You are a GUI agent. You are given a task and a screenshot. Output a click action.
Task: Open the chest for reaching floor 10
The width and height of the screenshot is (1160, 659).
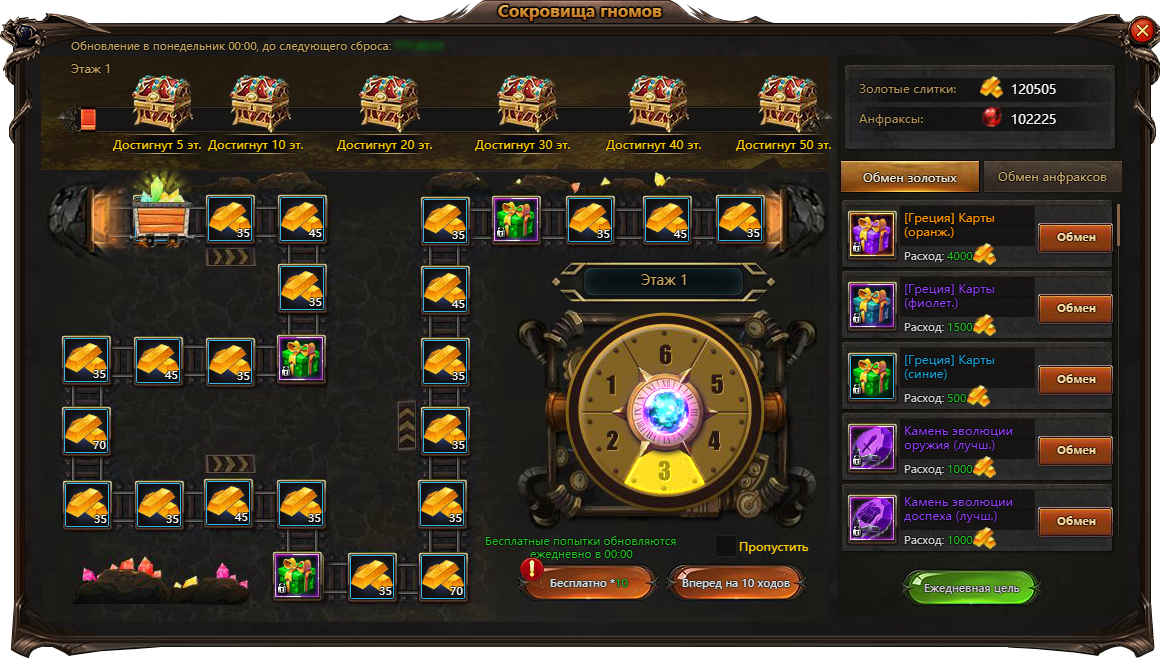tap(259, 103)
